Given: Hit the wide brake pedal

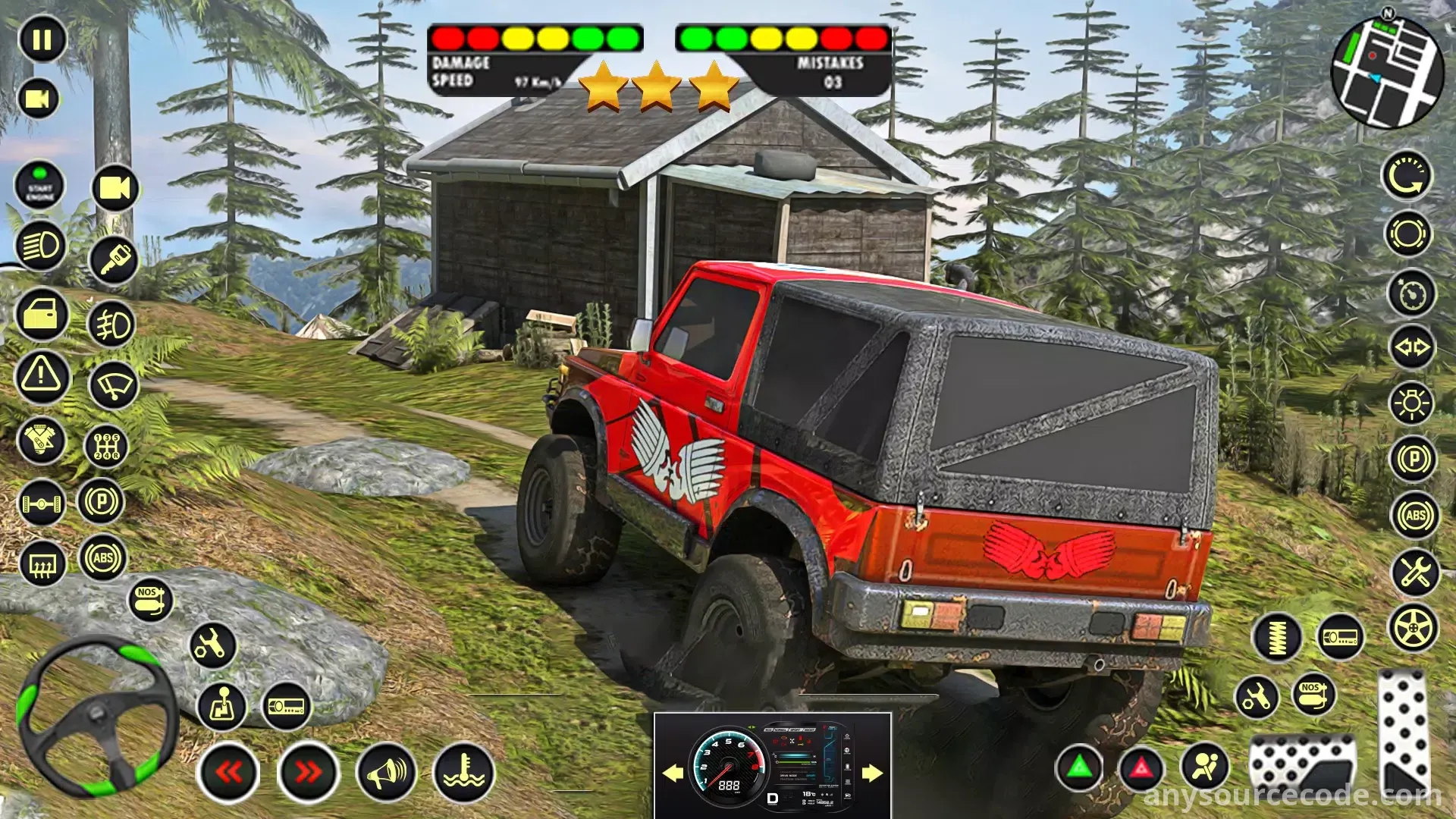Looking at the screenshot, I should click(1301, 761).
